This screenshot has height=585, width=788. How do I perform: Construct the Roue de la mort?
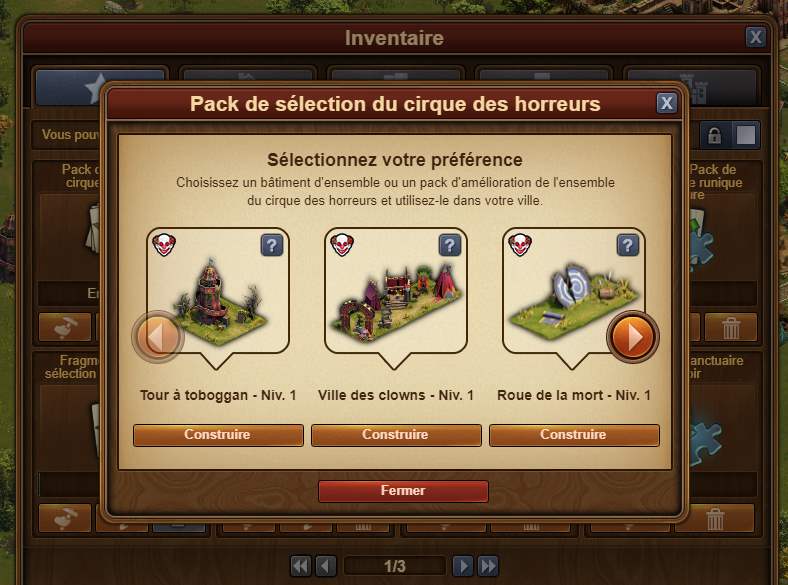pos(573,435)
